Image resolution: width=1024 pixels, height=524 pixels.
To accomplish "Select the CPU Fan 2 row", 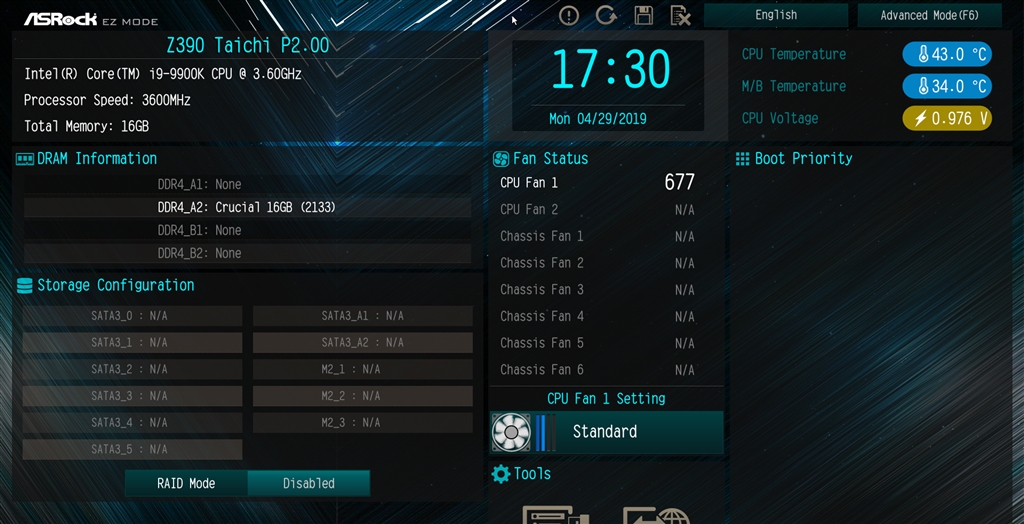I will tap(597, 210).
